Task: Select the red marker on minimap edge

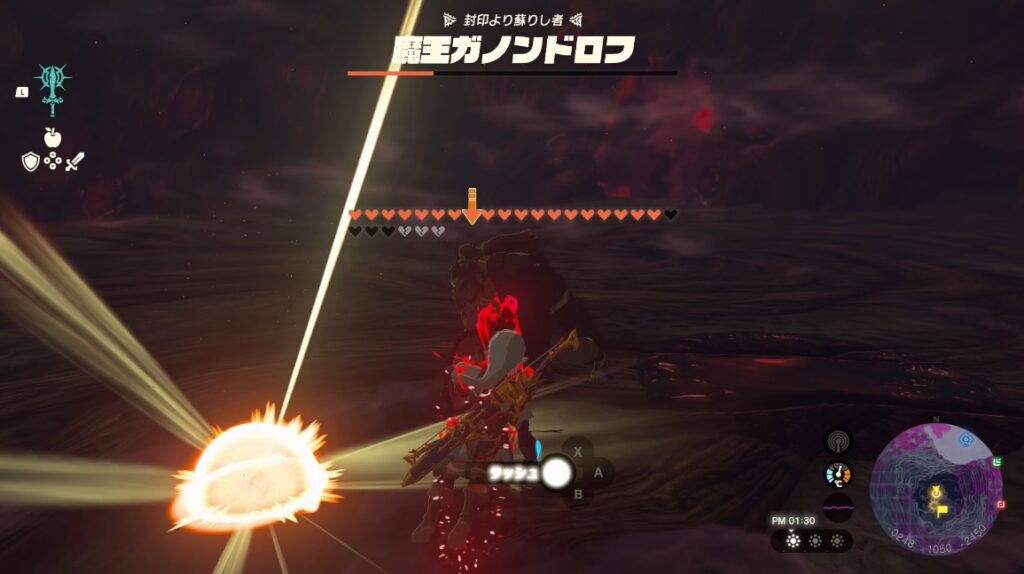Action: [x=1000, y=507]
